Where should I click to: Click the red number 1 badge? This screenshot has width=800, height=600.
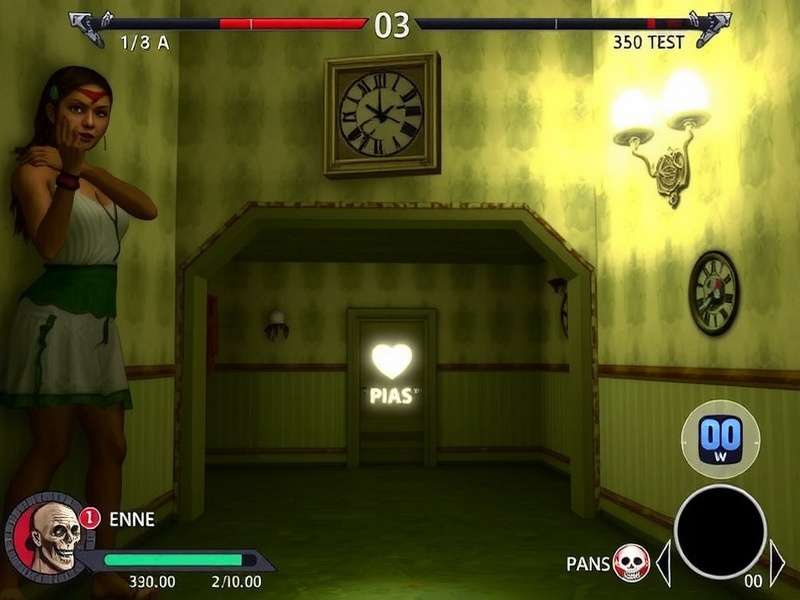point(90,518)
